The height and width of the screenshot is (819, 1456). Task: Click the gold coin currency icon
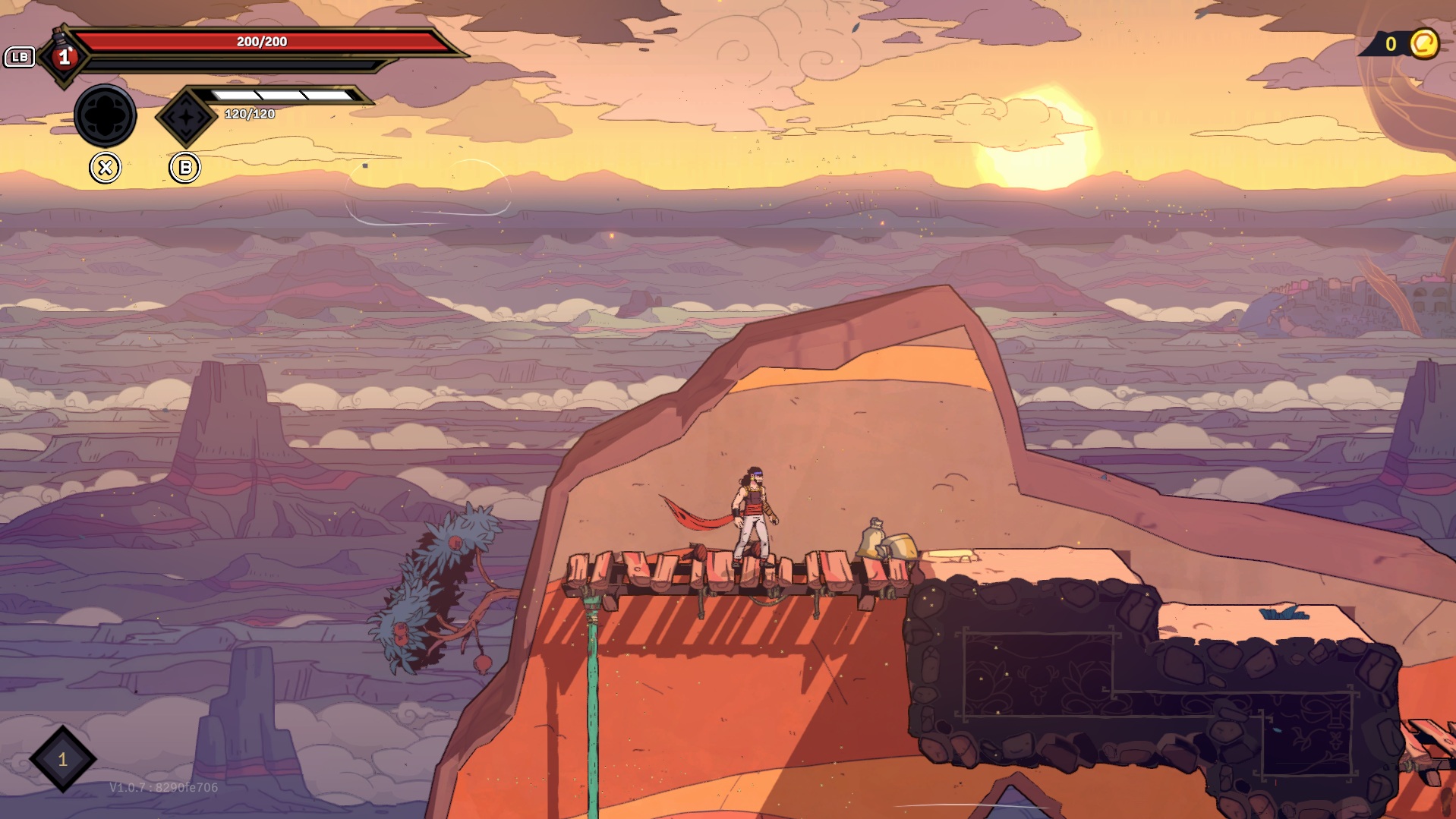click(1424, 44)
